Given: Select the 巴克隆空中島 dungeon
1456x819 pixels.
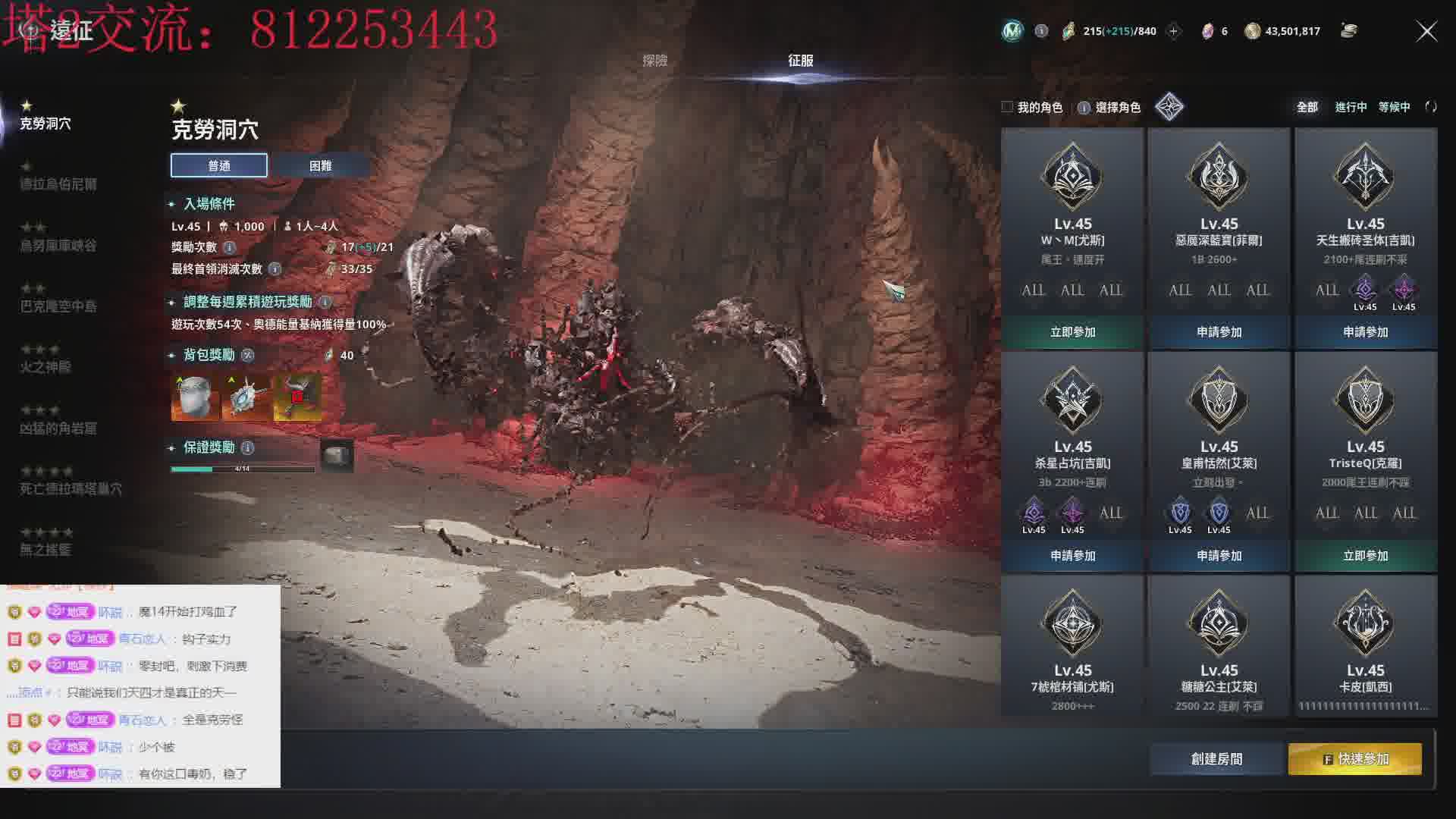Looking at the screenshot, I should coord(58,306).
